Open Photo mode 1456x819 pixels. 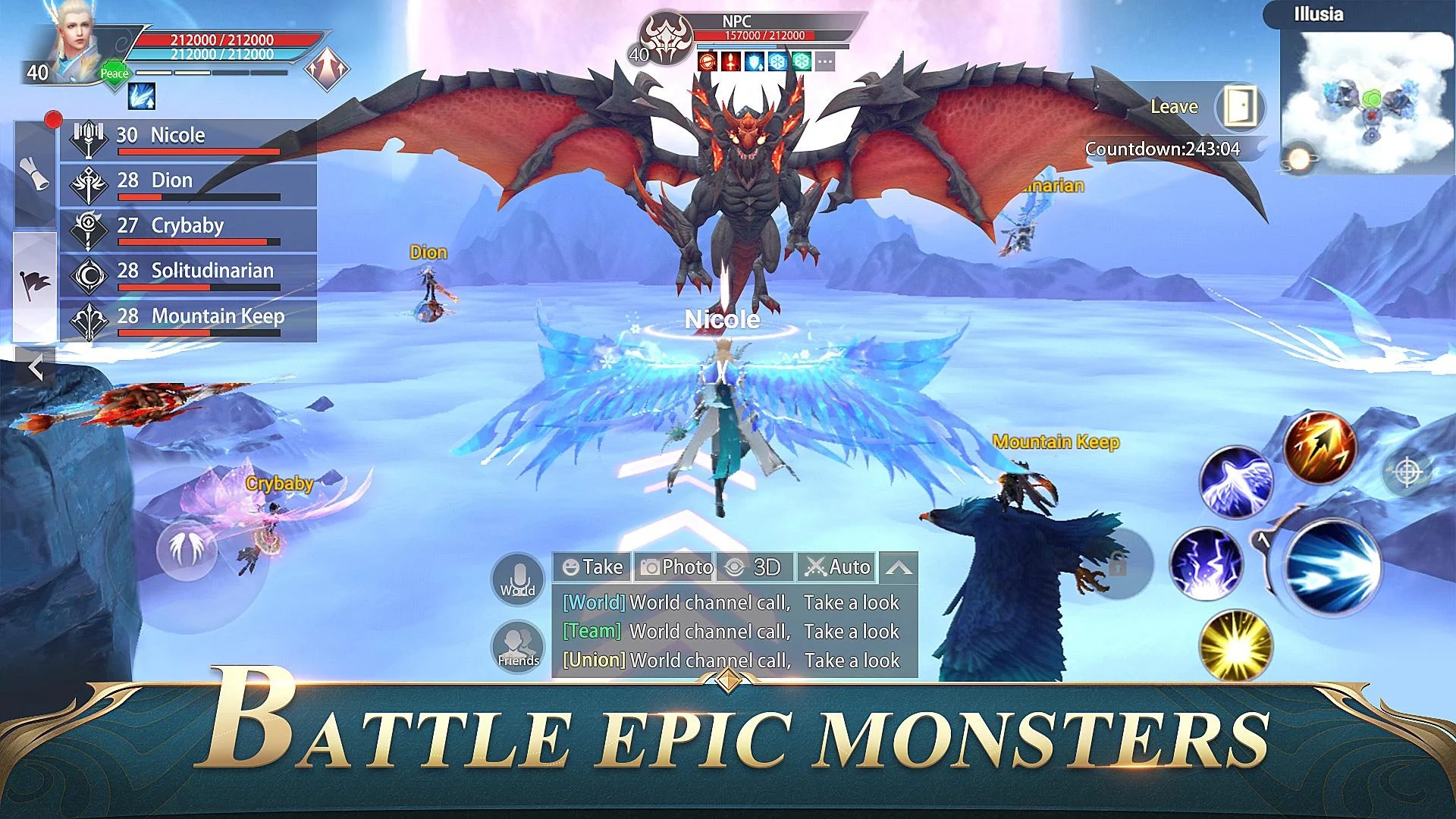click(676, 567)
